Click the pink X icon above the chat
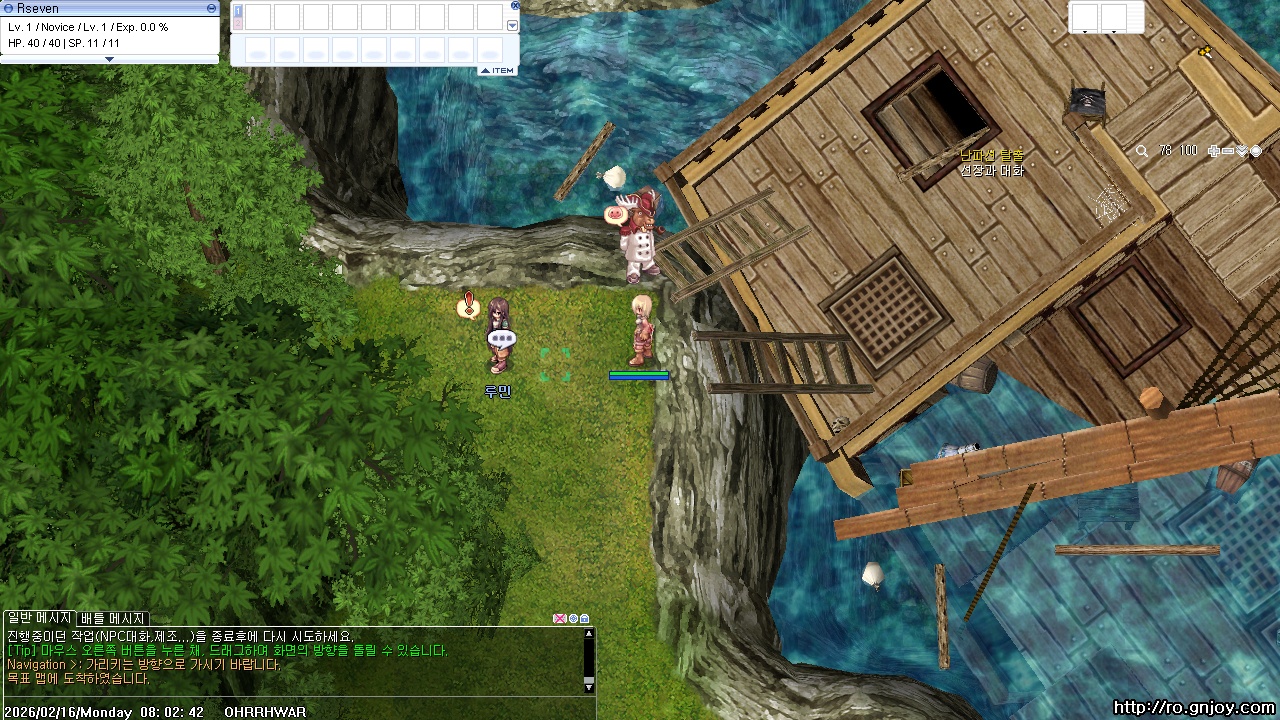Image resolution: width=1280 pixels, height=720 pixels. pos(559,619)
